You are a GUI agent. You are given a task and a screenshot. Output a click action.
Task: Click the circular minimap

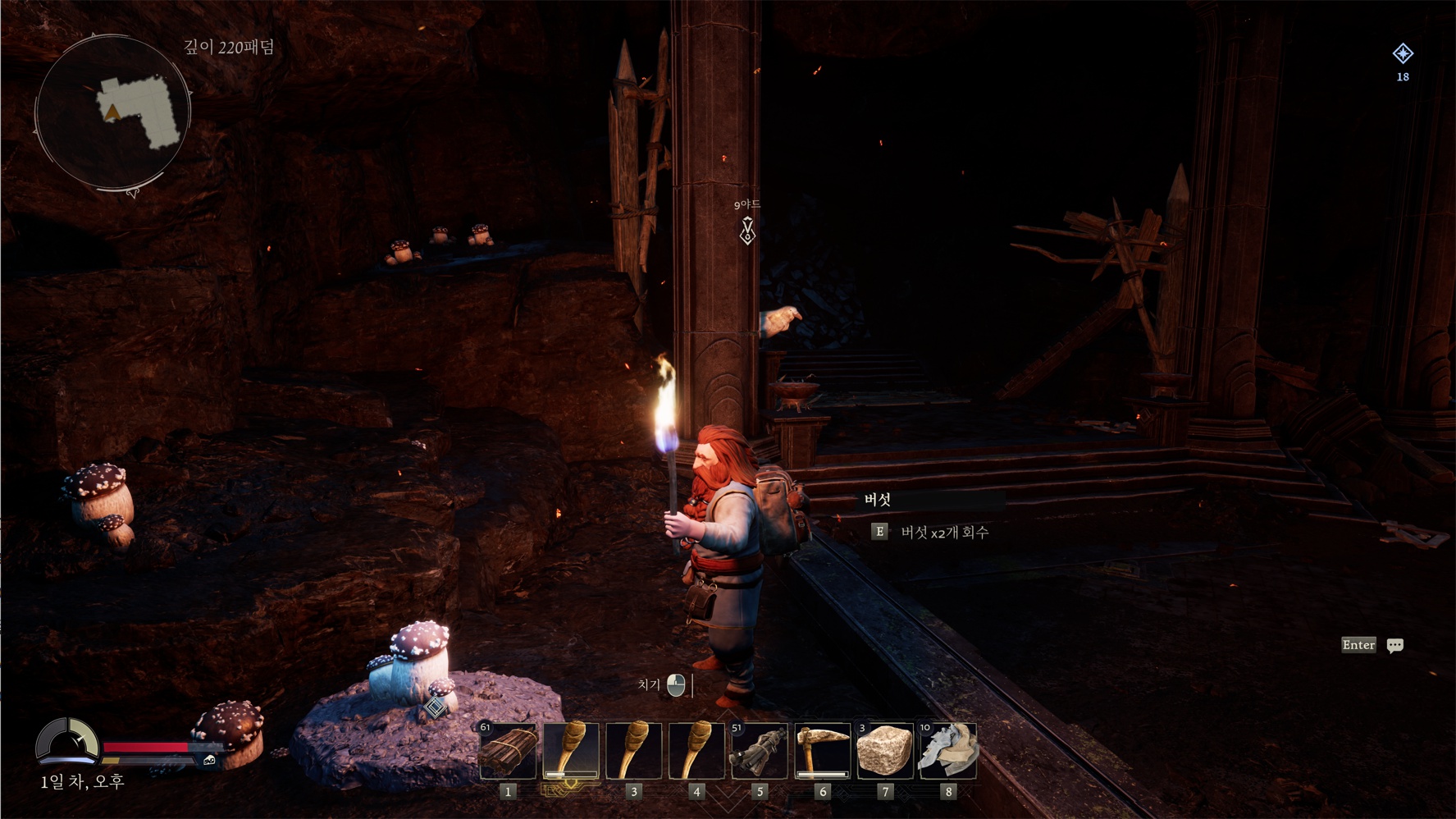112,112
